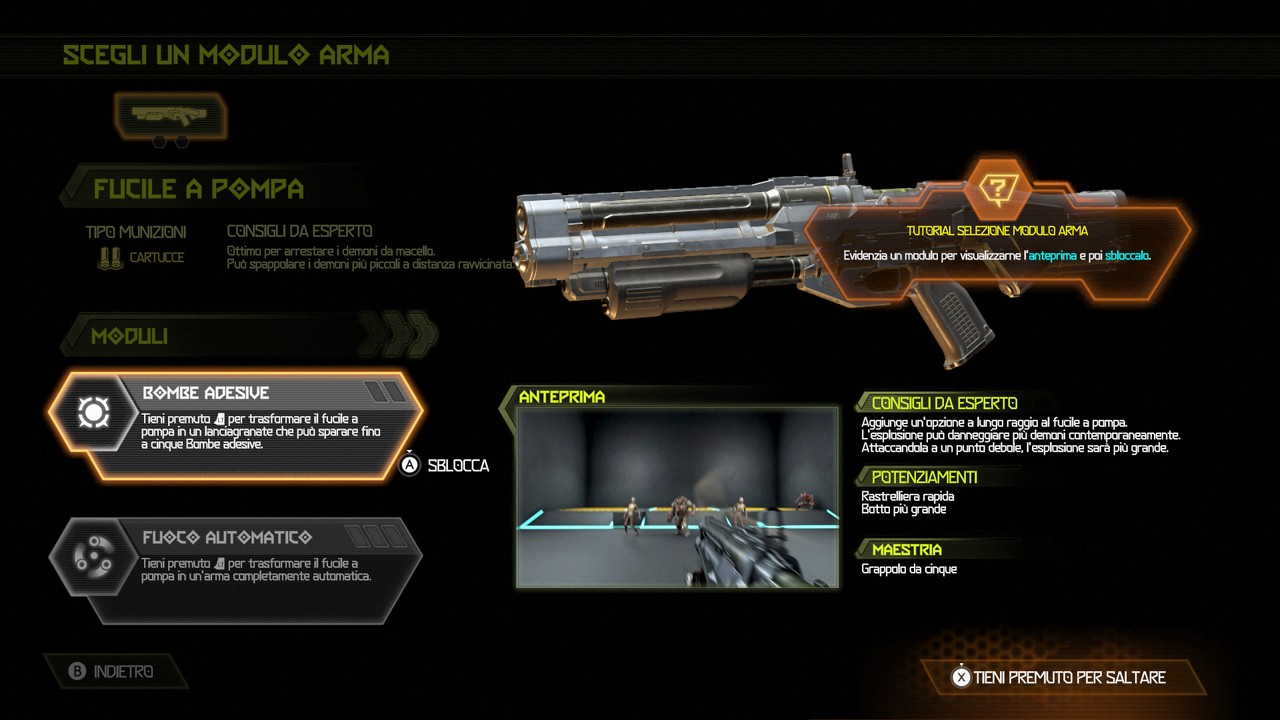Choose the Fuoco Automatico module

(236, 568)
